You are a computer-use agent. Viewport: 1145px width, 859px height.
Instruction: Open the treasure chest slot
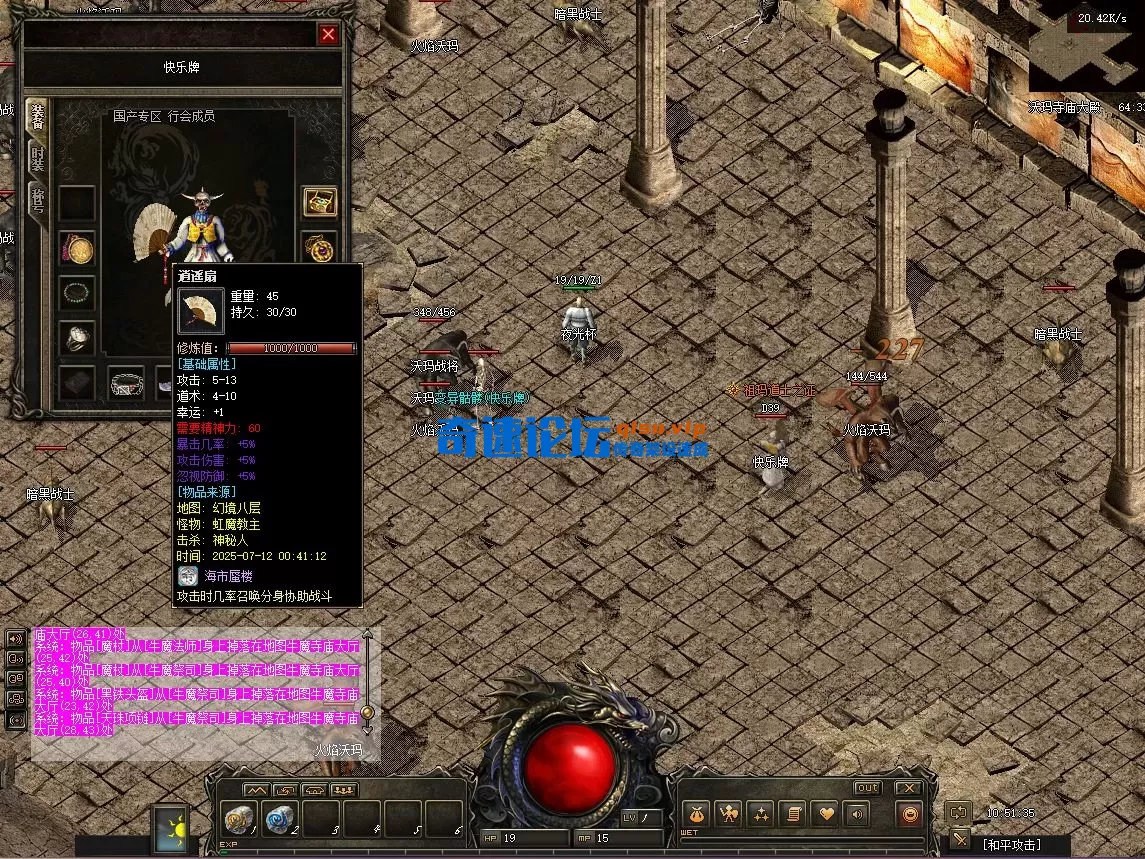click(320, 202)
